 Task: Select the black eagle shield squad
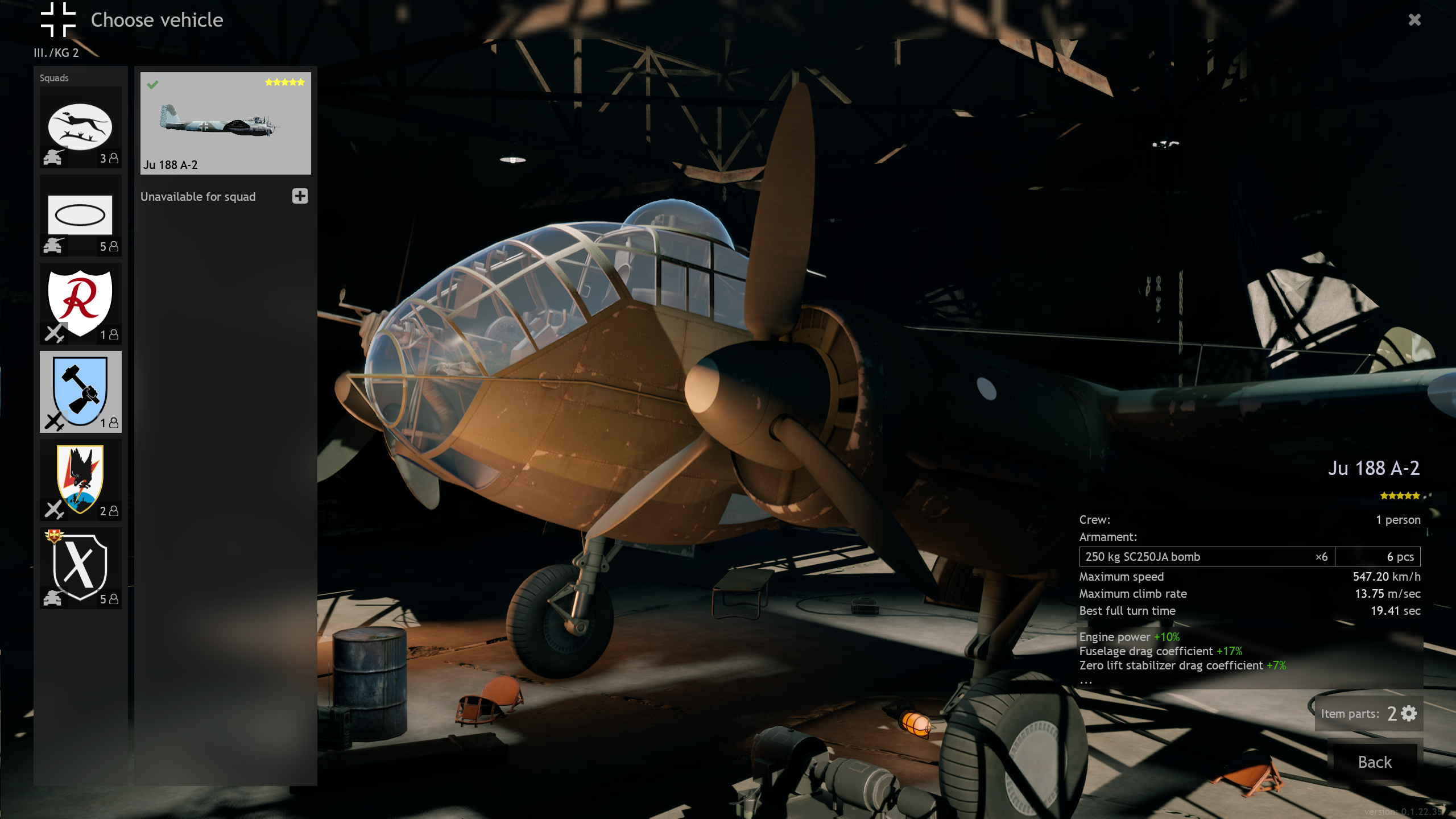tap(80, 480)
